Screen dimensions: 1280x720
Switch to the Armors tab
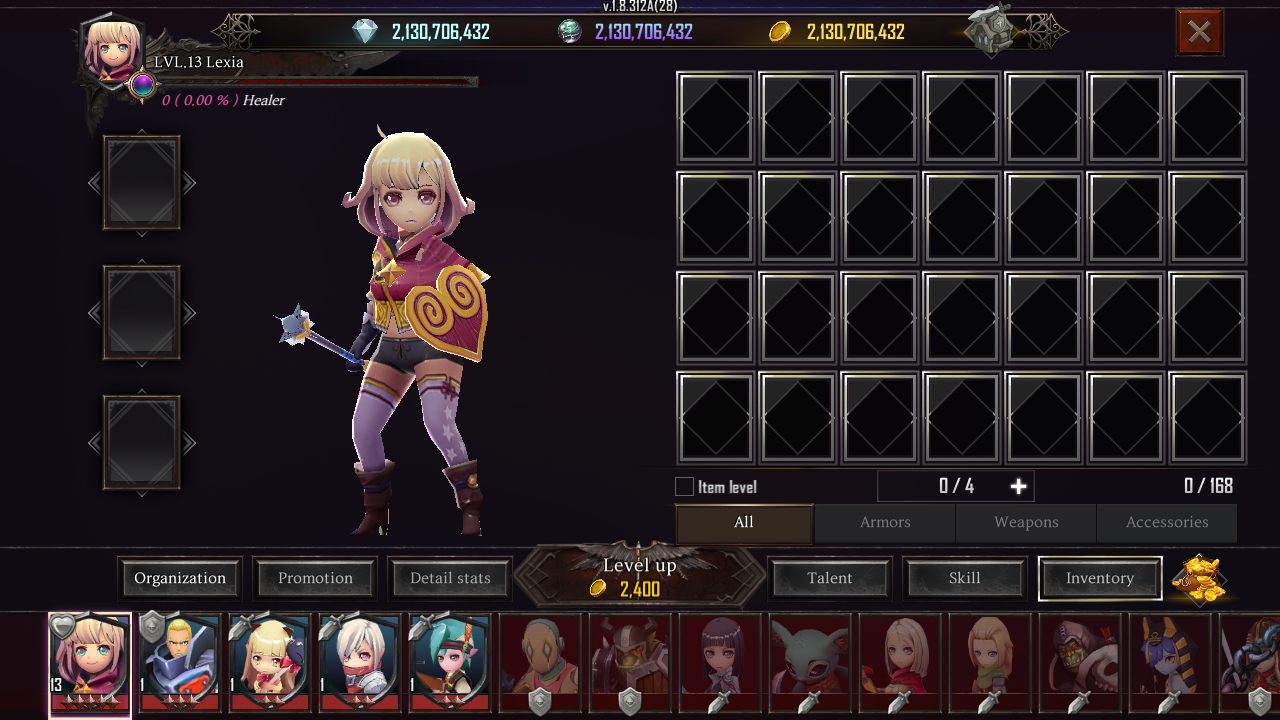[x=885, y=522]
